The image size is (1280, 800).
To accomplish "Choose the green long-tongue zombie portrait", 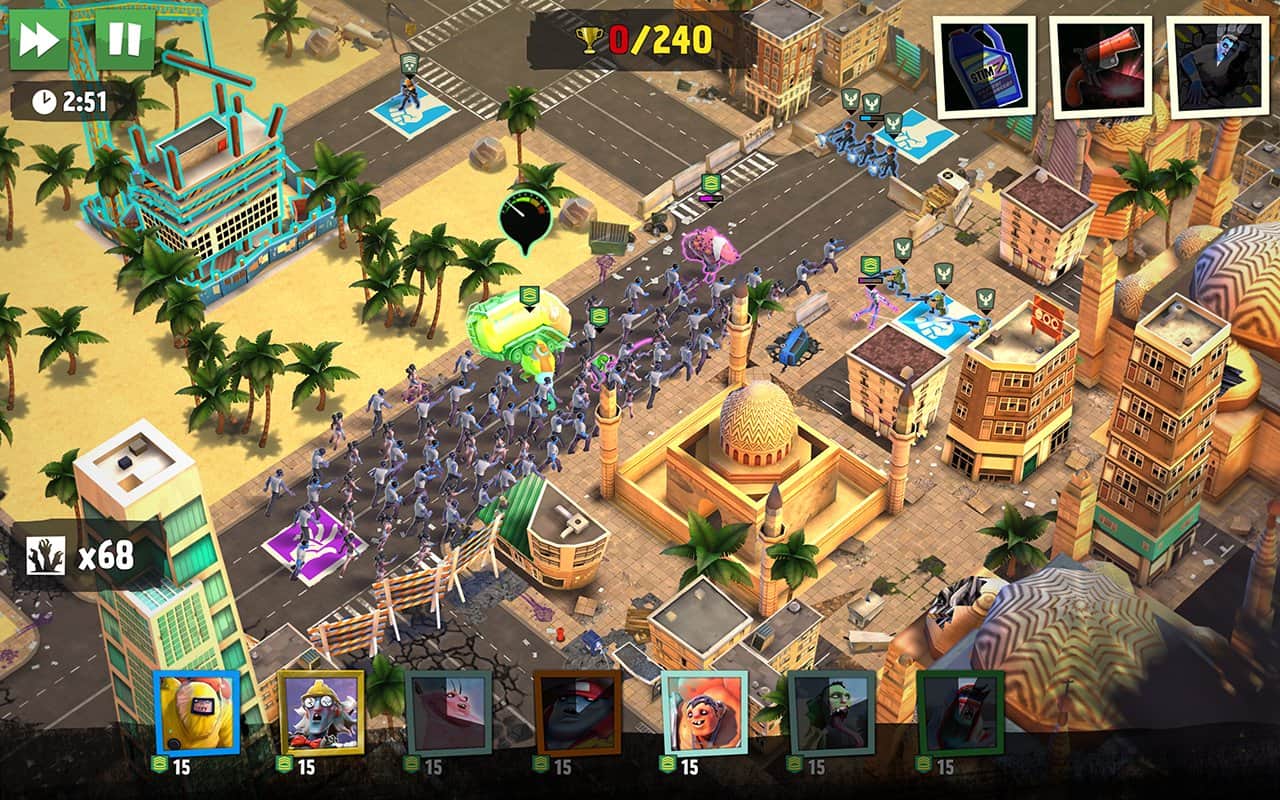I will (832, 712).
